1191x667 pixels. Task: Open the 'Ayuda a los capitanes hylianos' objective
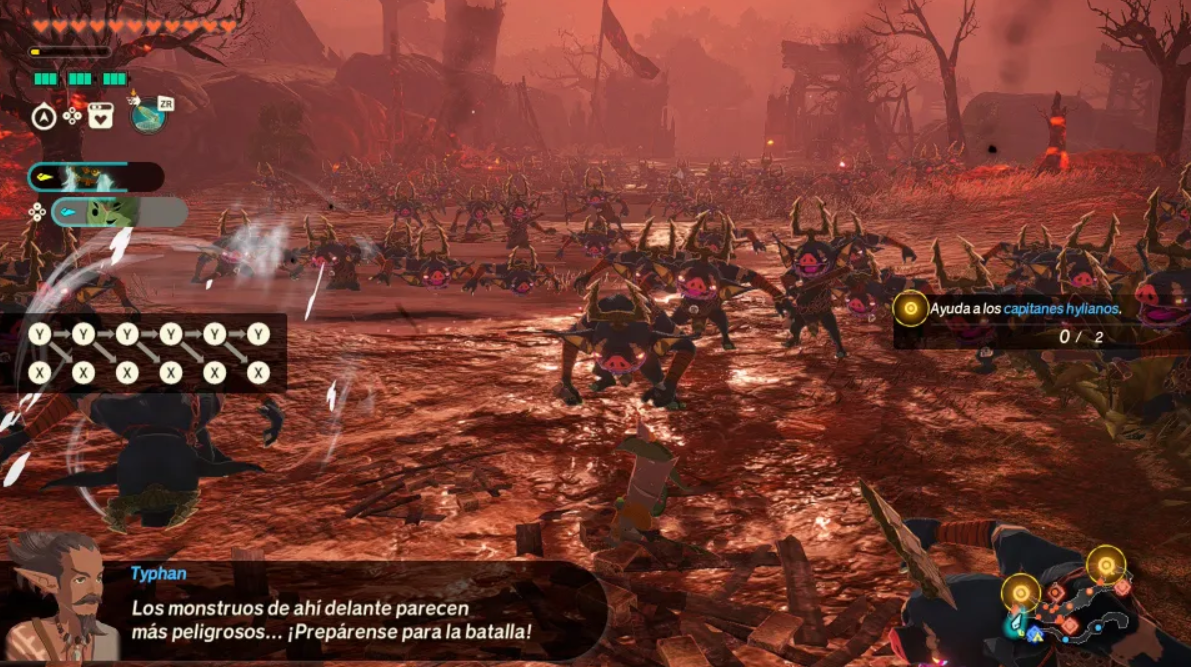pyautogui.click(x=1025, y=309)
